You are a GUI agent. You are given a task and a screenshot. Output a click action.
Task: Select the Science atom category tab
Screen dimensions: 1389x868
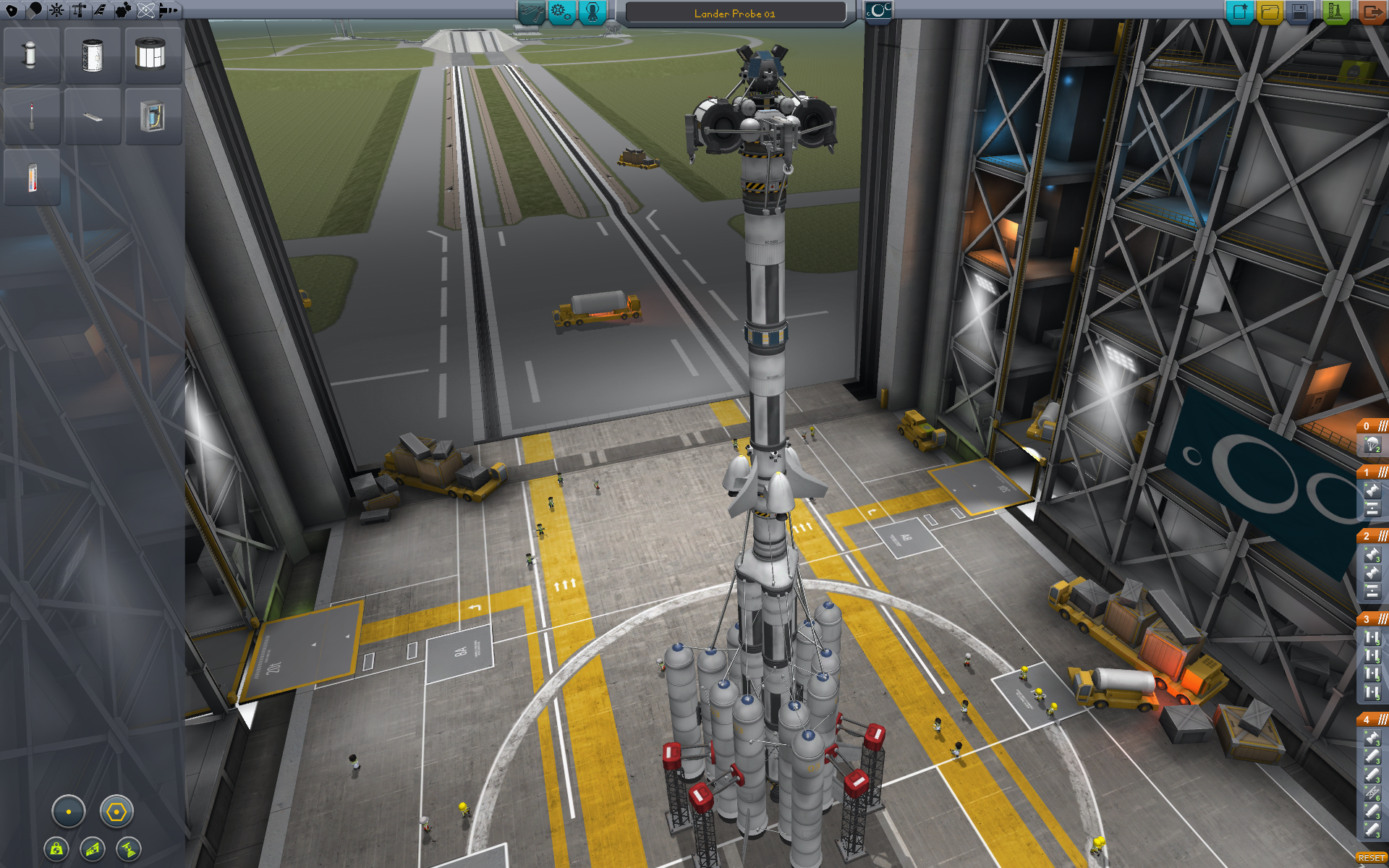pyautogui.click(x=145, y=10)
